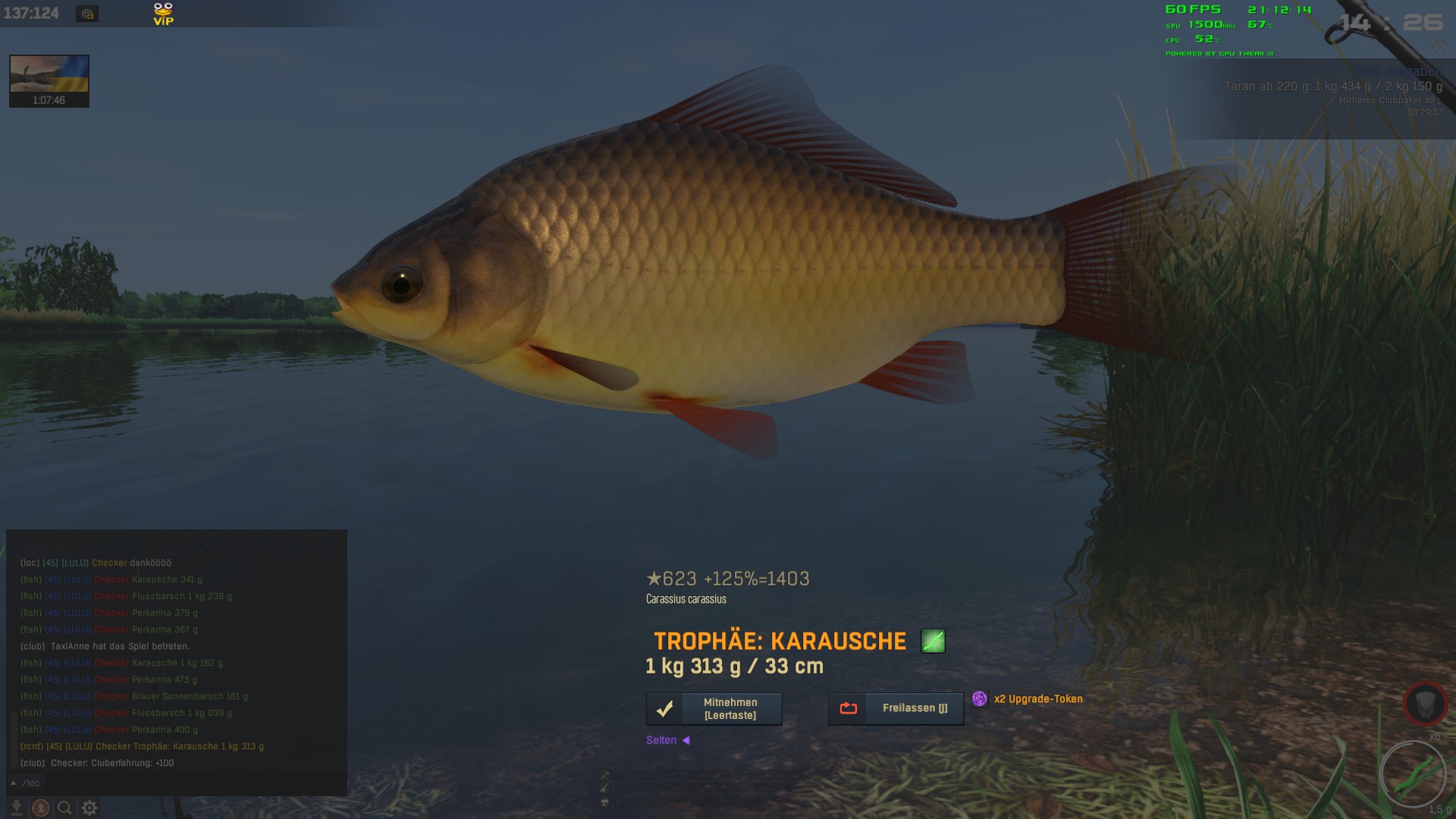Select the keepnet icon with red ring

click(x=1425, y=703)
